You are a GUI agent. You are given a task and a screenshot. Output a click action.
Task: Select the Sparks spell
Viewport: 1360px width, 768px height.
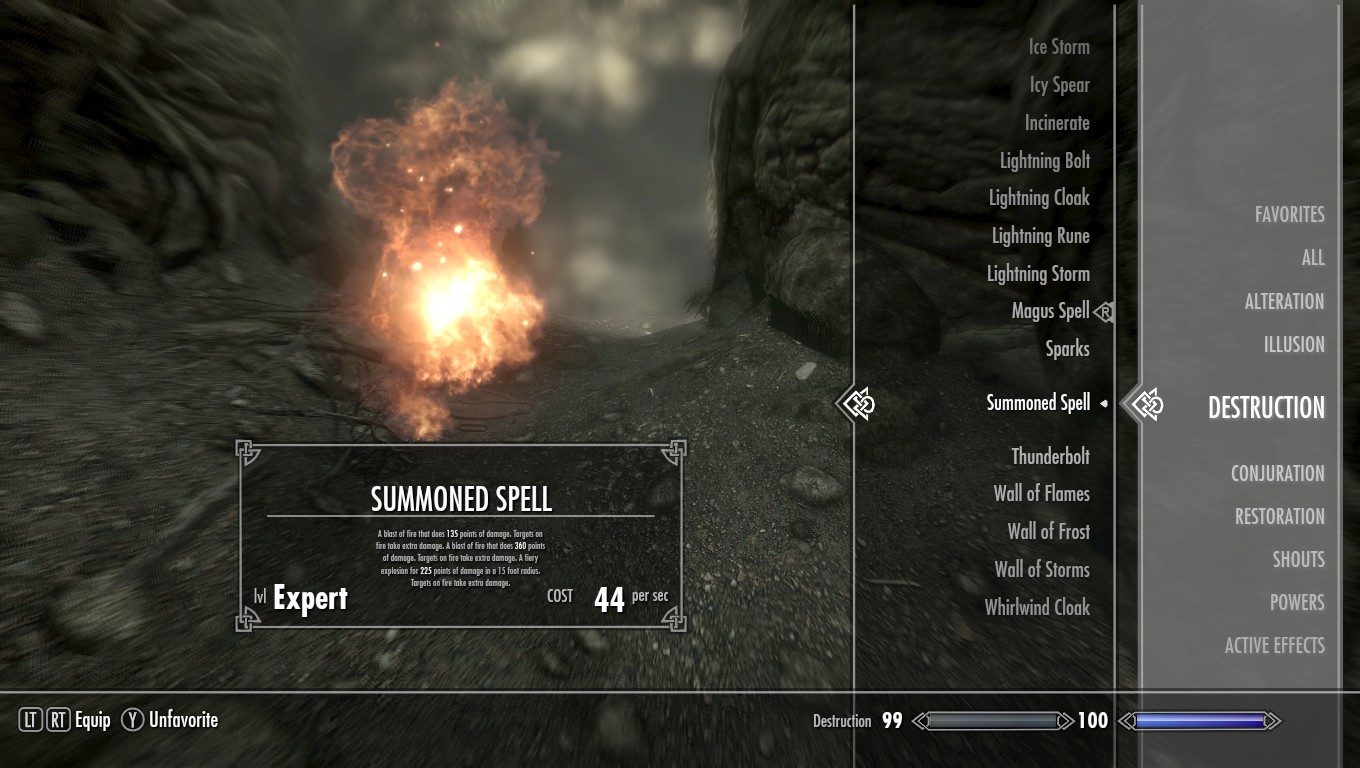pyautogui.click(x=1067, y=349)
